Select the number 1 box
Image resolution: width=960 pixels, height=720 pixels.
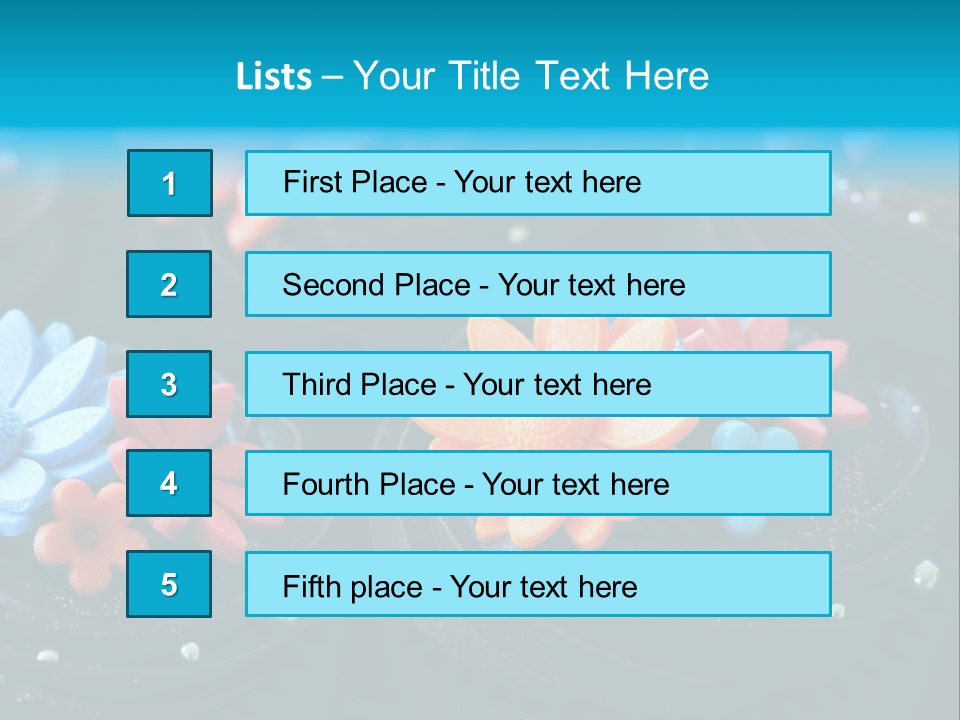[x=170, y=183]
